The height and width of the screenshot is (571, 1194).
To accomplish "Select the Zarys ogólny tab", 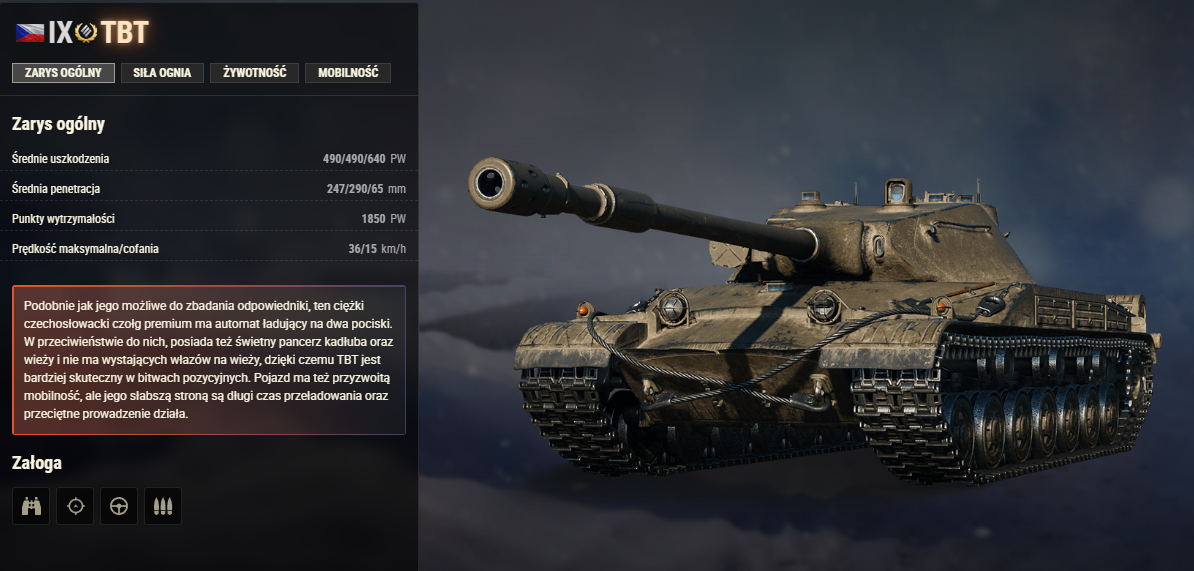I will (63, 73).
